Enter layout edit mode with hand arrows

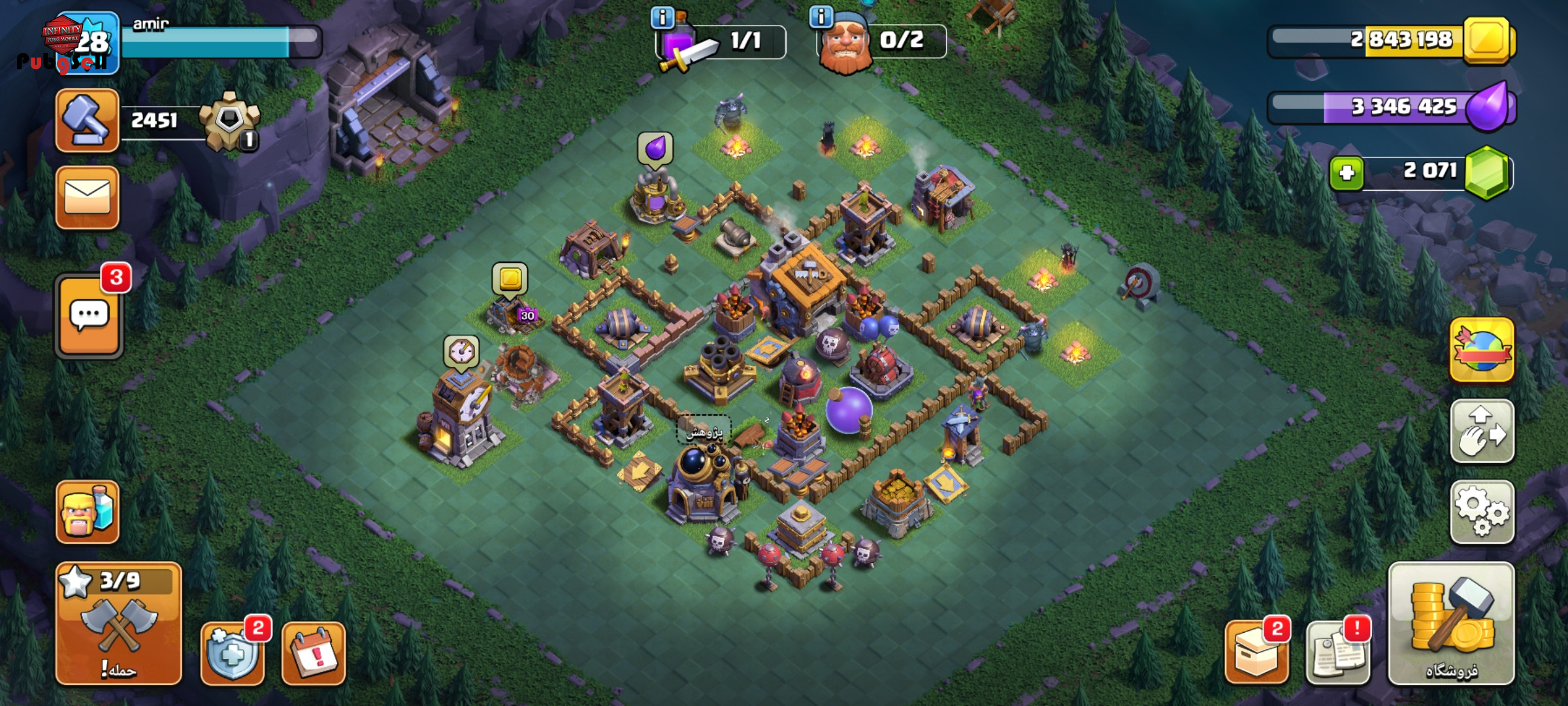[x=1482, y=431]
